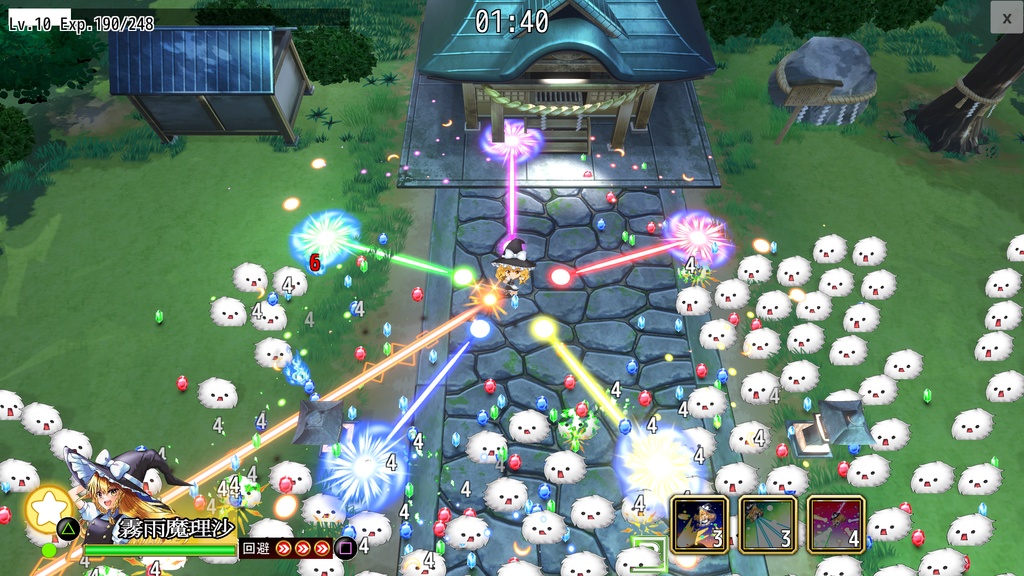Select the crimson laser skill icon
The height and width of the screenshot is (576, 1024).
click(835, 524)
